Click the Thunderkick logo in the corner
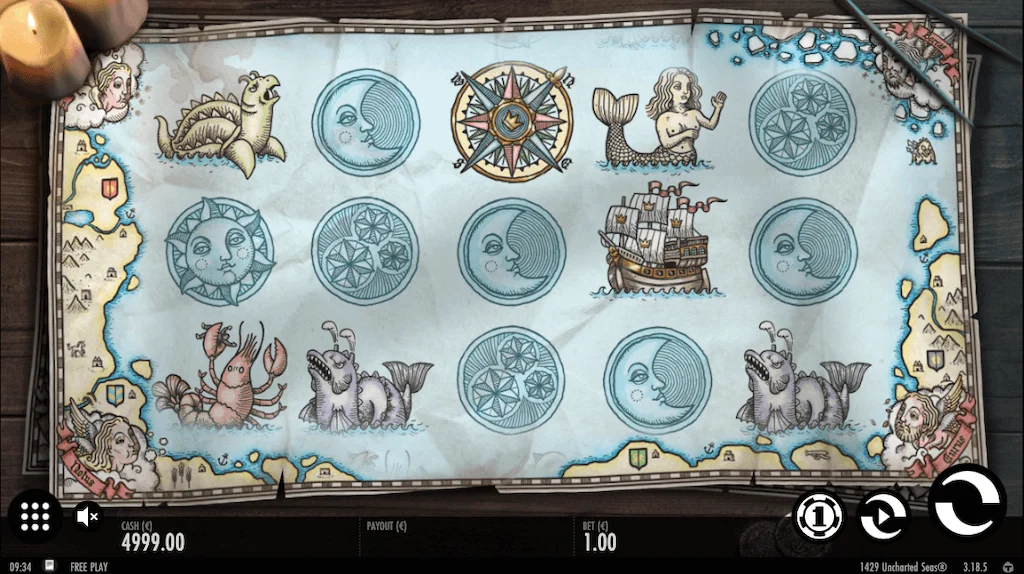 1008,566
